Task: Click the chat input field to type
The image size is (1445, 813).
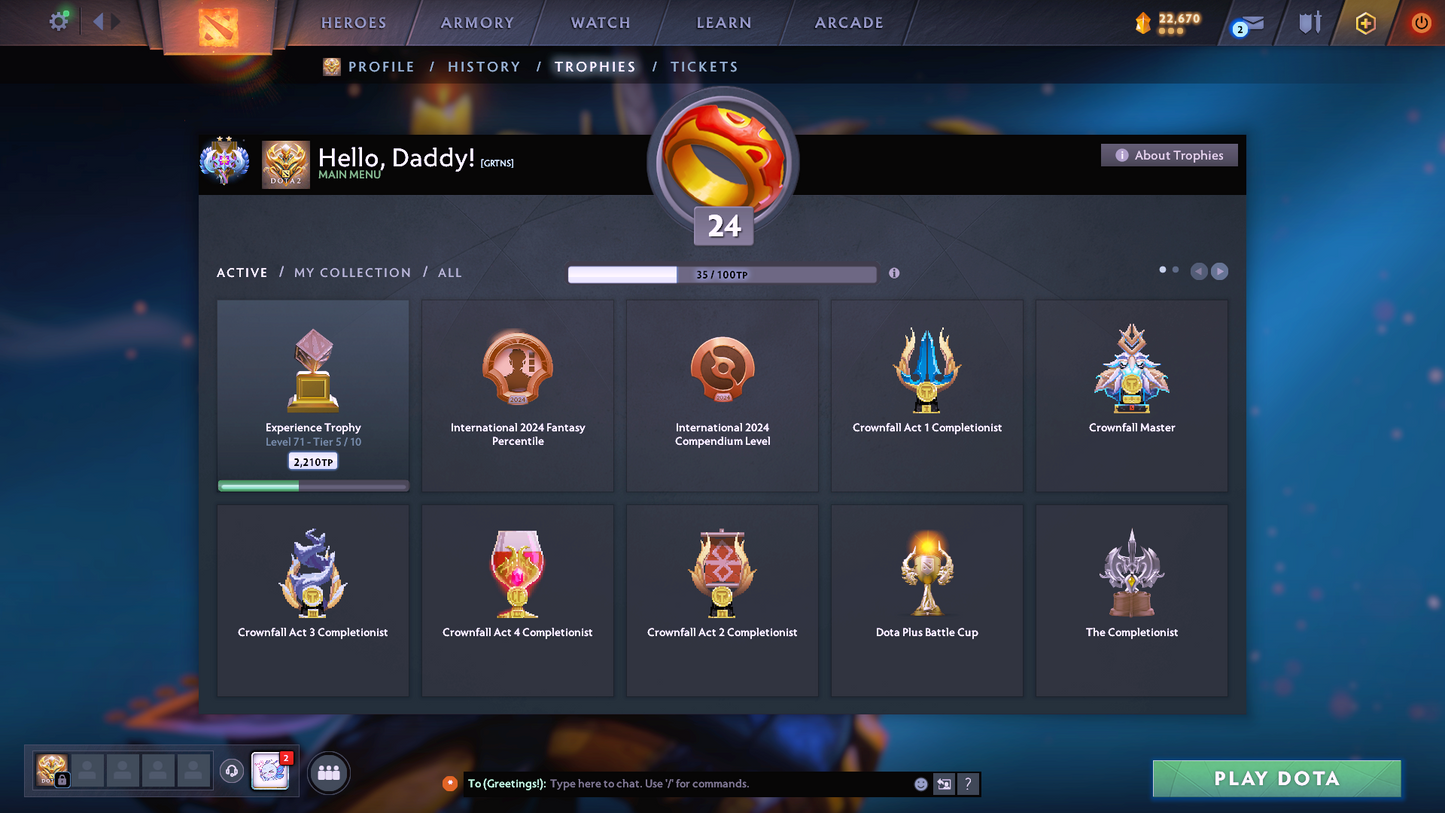Action: (x=700, y=784)
